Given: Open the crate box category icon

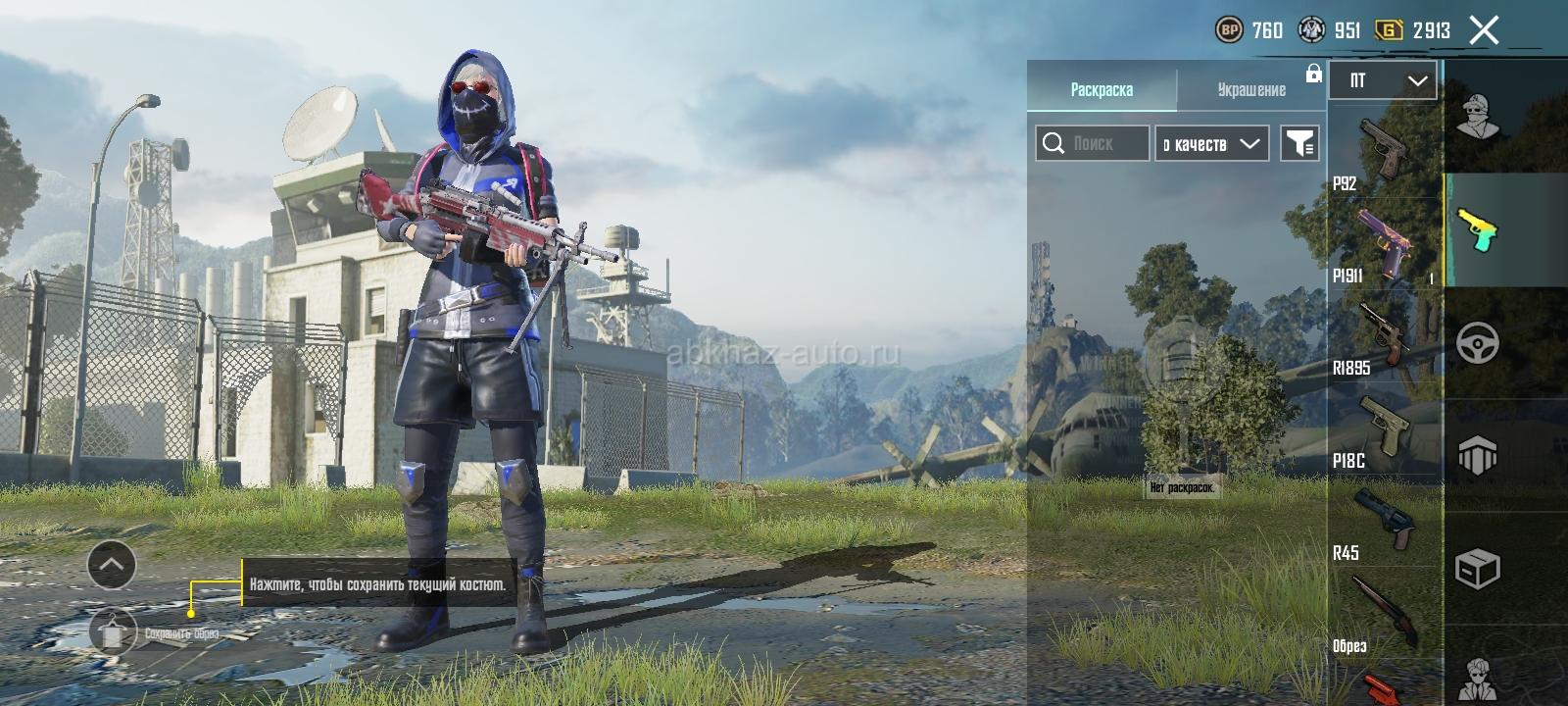Looking at the screenshot, I should coord(1478,569).
